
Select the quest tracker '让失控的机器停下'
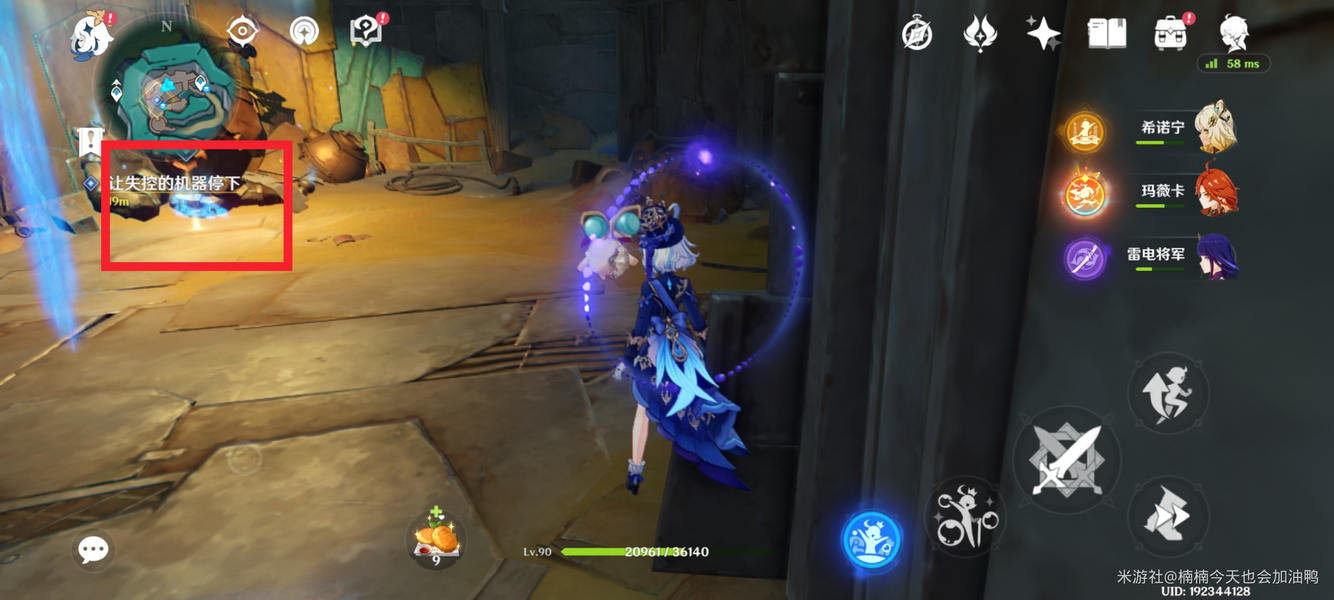click(x=174, y=184)
